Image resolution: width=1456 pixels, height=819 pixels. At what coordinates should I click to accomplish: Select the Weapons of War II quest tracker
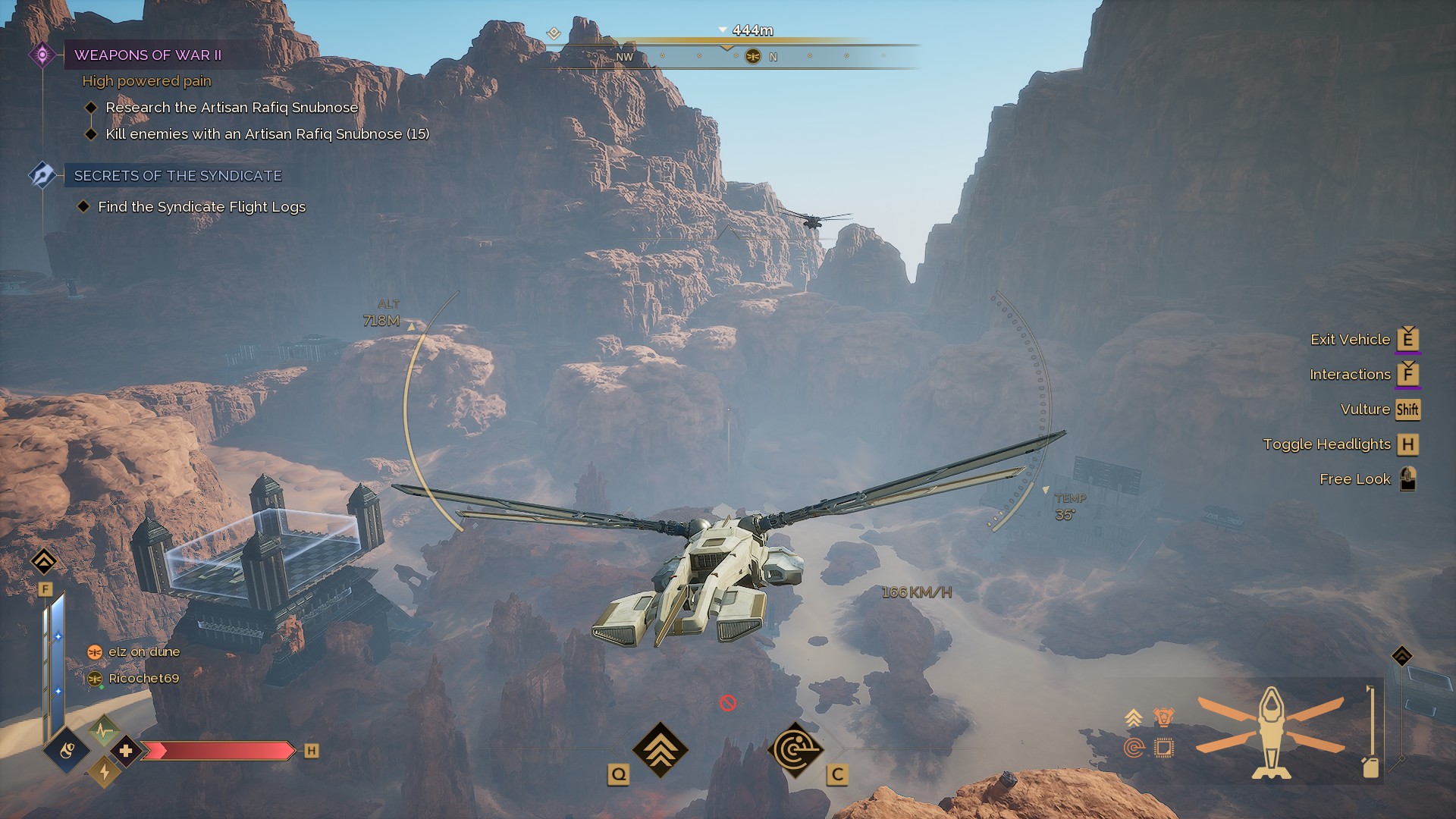point(148,55)
